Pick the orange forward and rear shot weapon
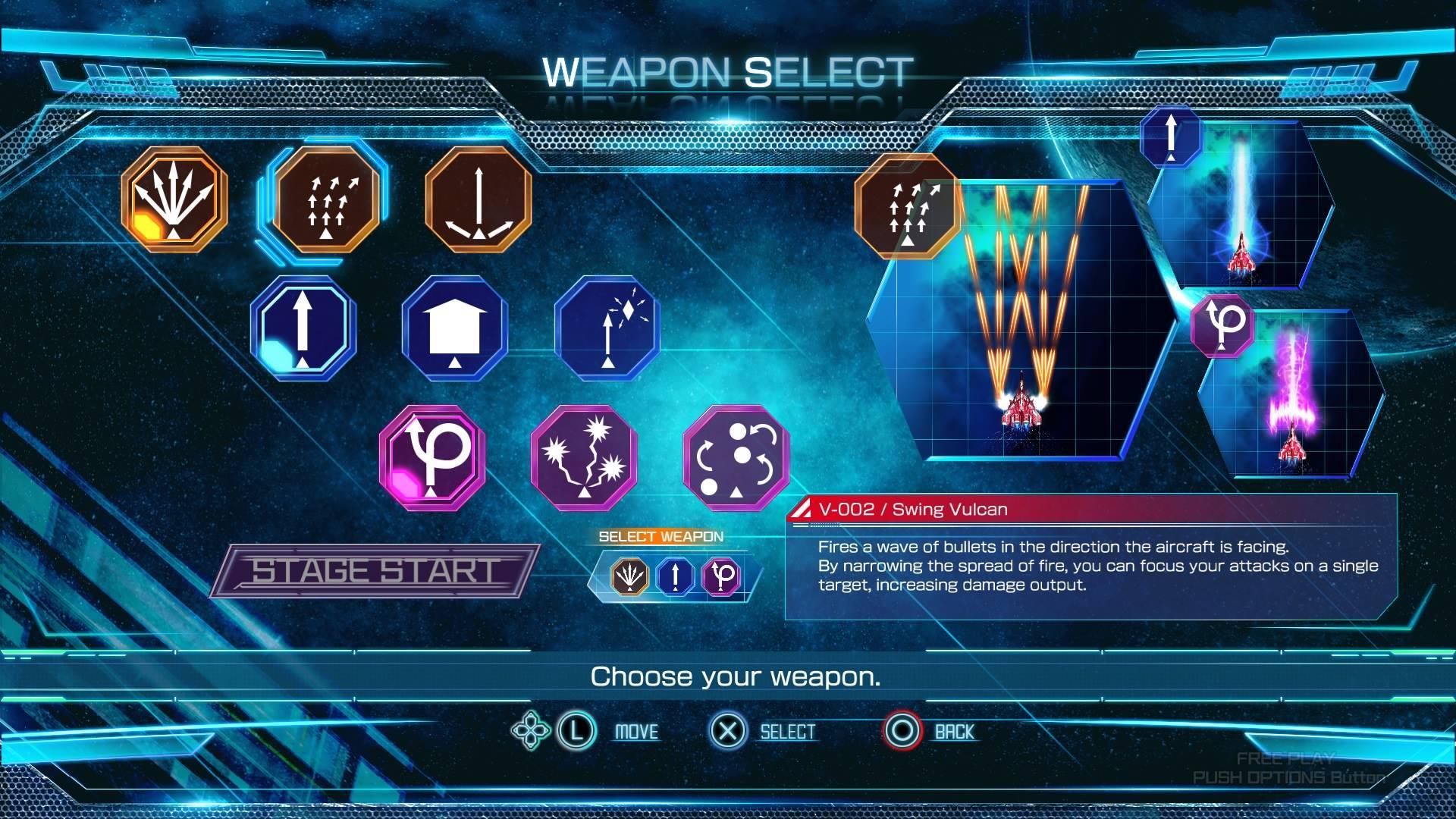 478,199
